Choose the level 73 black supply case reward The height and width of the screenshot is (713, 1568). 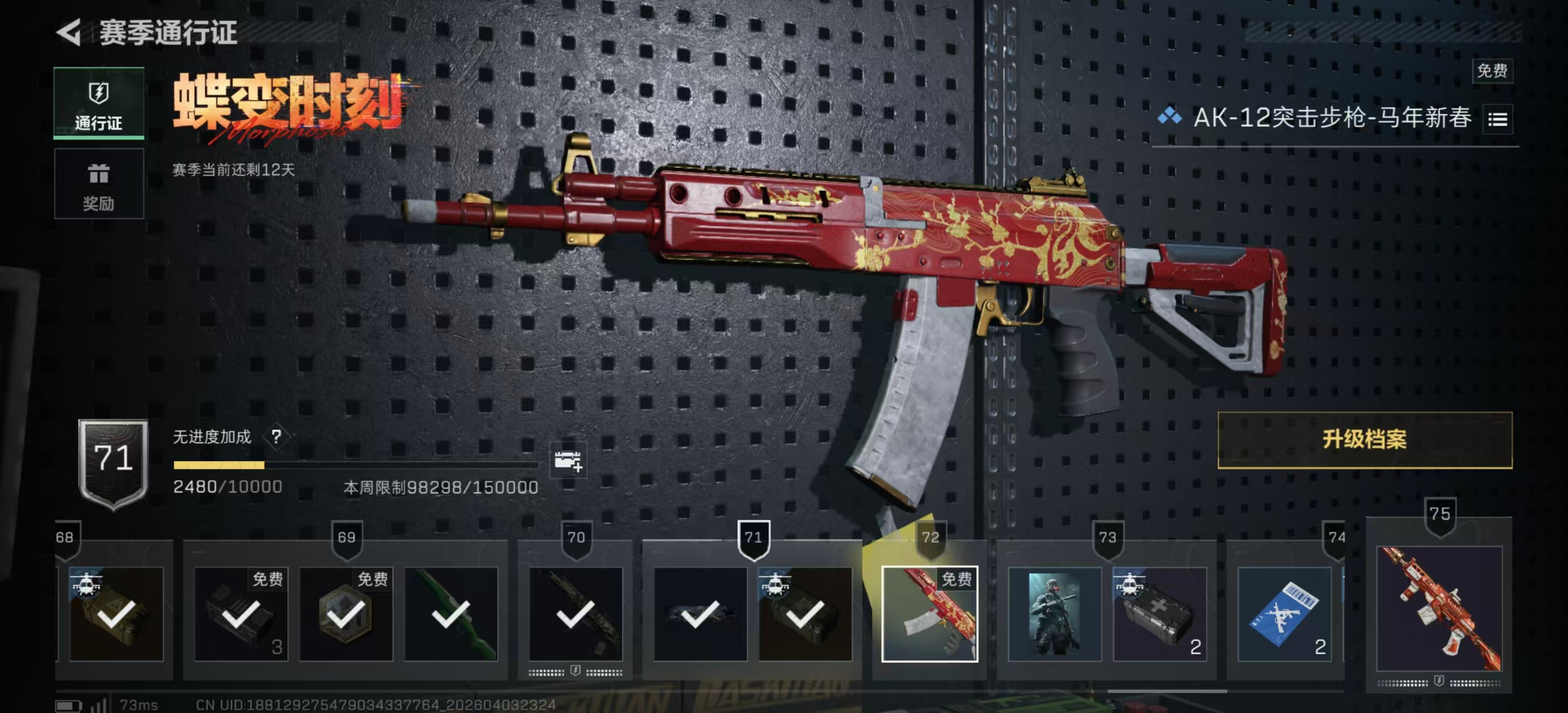(x=1159, y=614)
